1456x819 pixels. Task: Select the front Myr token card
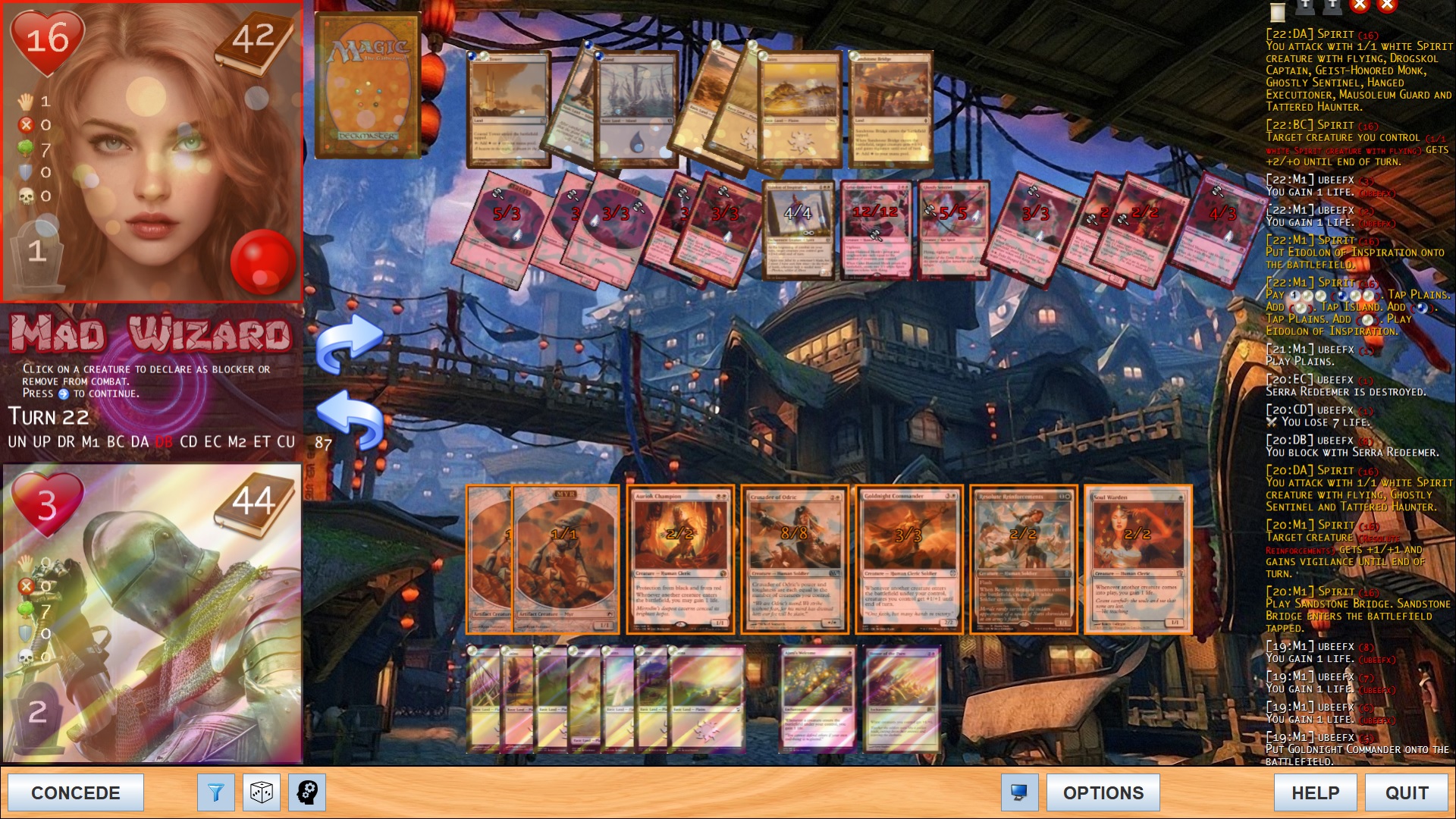point(565,559)
